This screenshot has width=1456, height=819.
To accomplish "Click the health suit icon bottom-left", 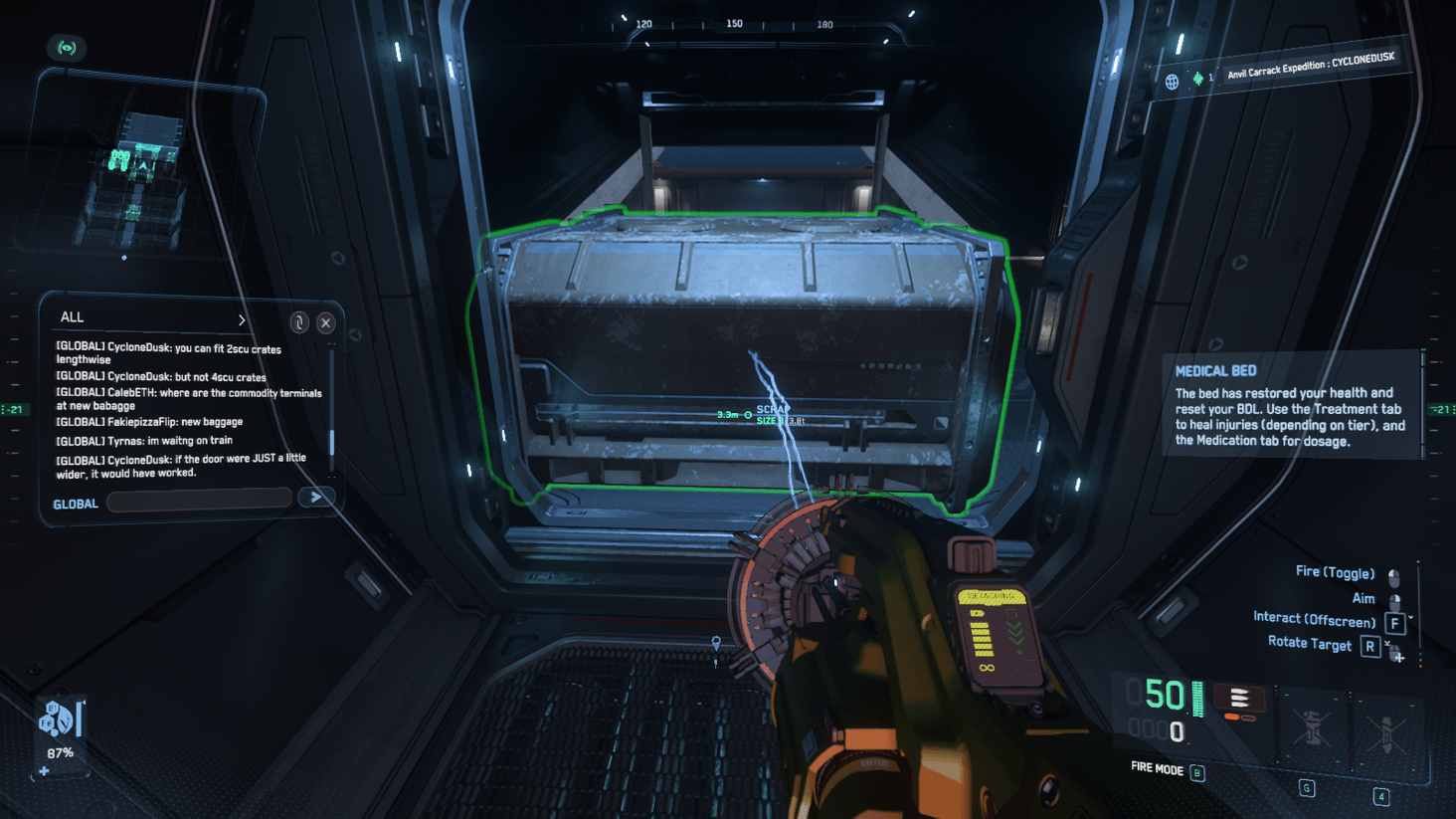I will 56,719.
